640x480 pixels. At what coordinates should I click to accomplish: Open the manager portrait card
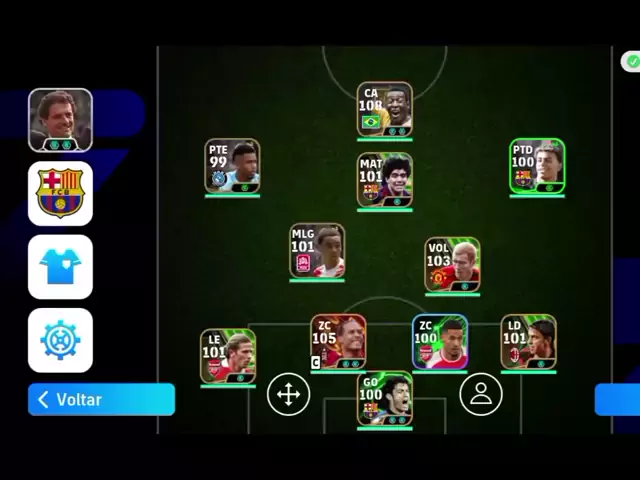[x=60, y=119]
